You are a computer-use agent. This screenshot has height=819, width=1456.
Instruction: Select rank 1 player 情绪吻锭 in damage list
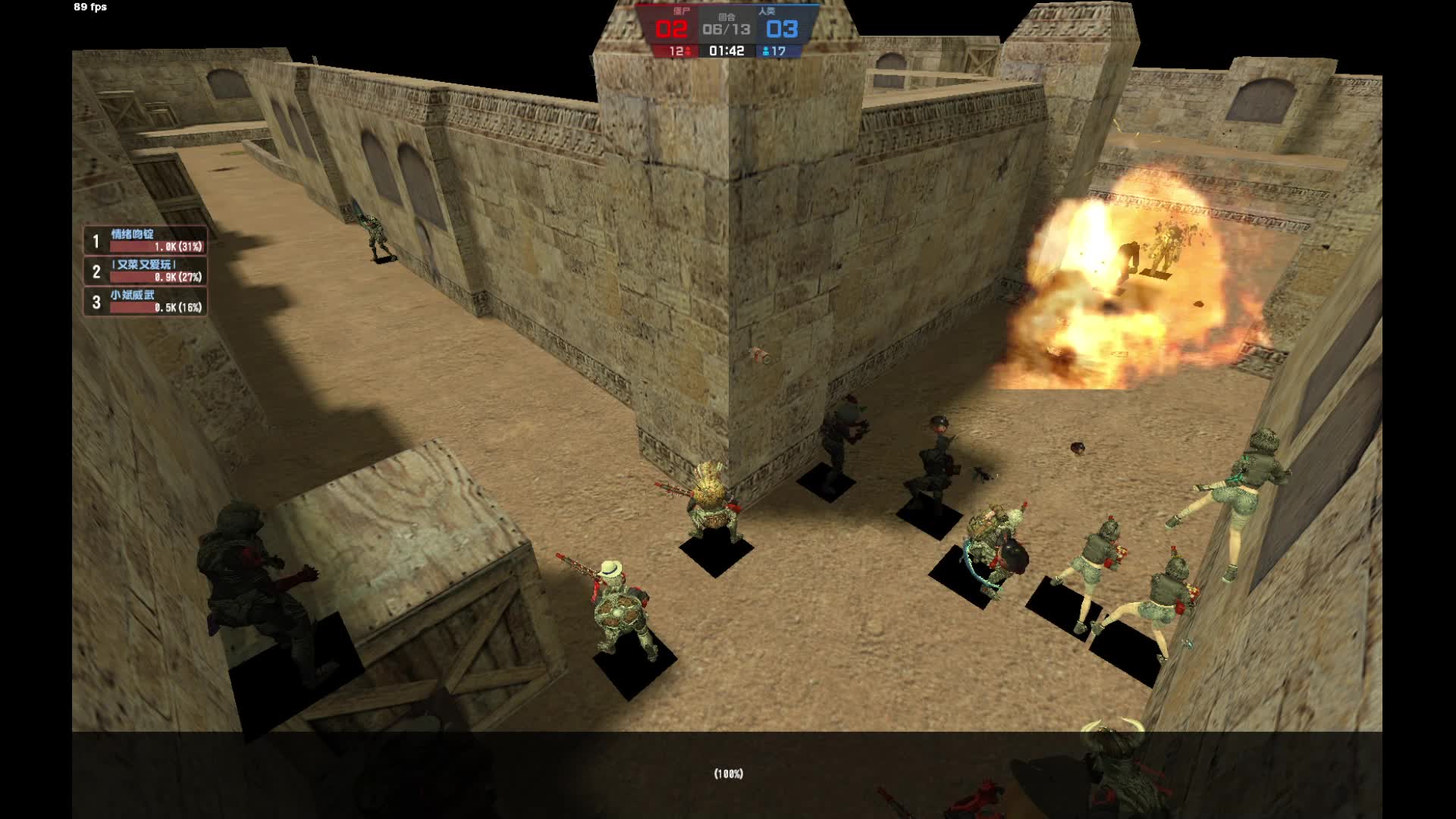pyautogui.click(x=145, y=240)
